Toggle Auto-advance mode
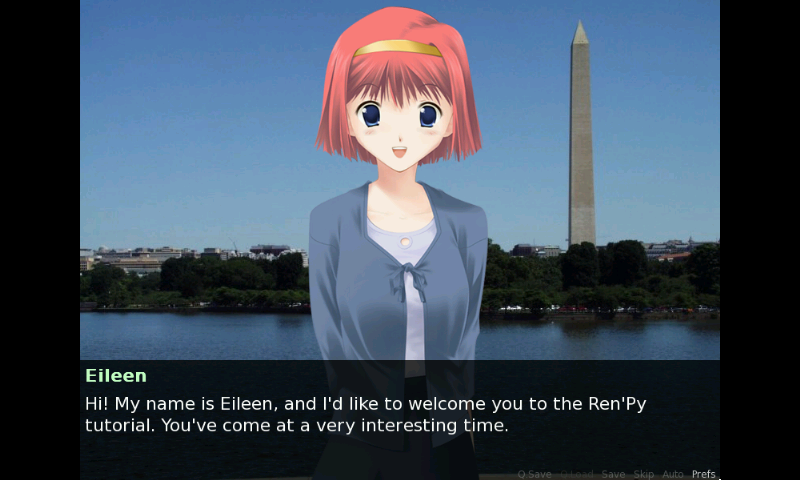 tap(673, 474)
